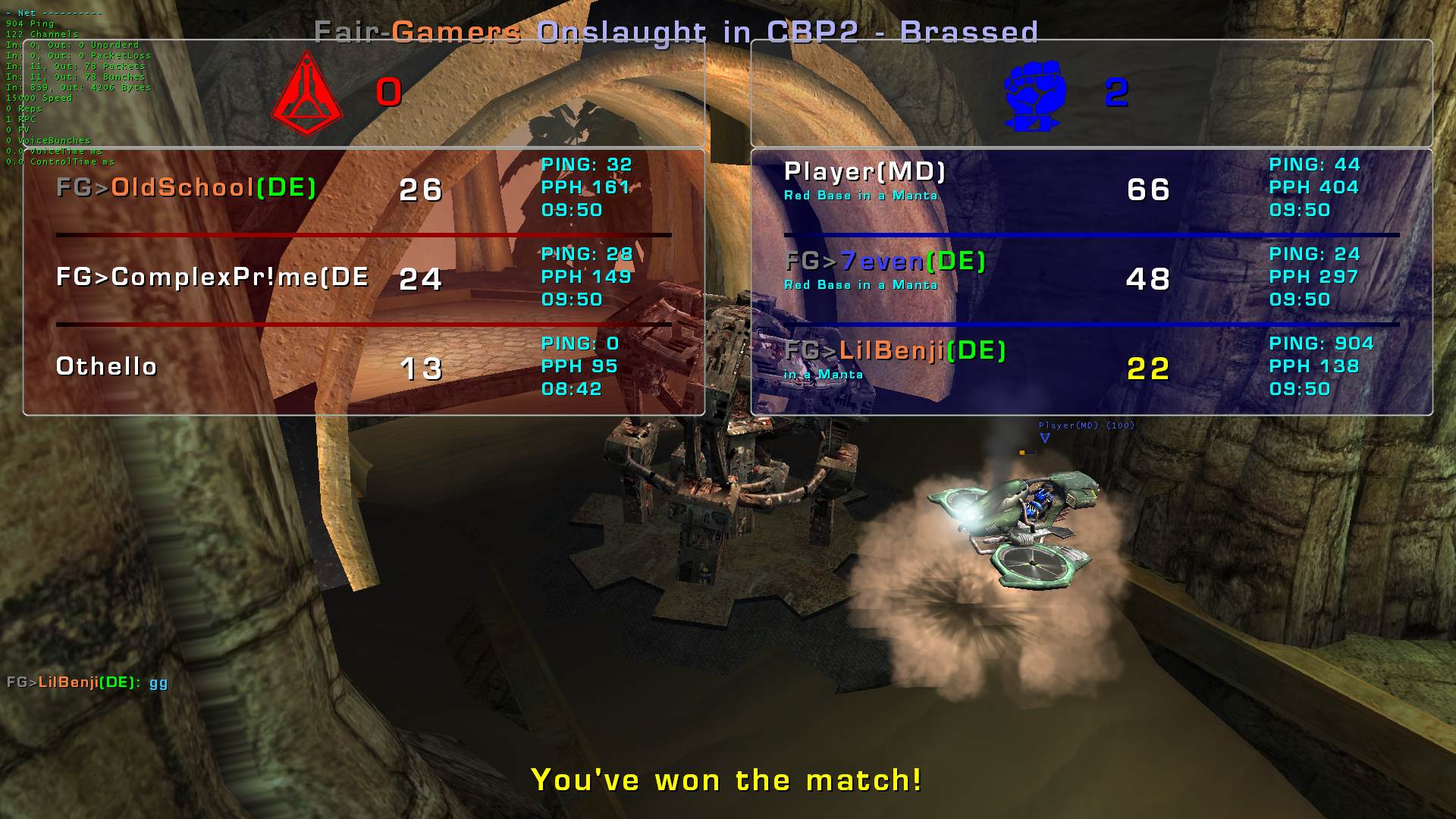Click LilBenji's gg chat message
Image resolution: width=1456 pixels, height=819 pixels.
pyautogui.click(x=87, y=682)
